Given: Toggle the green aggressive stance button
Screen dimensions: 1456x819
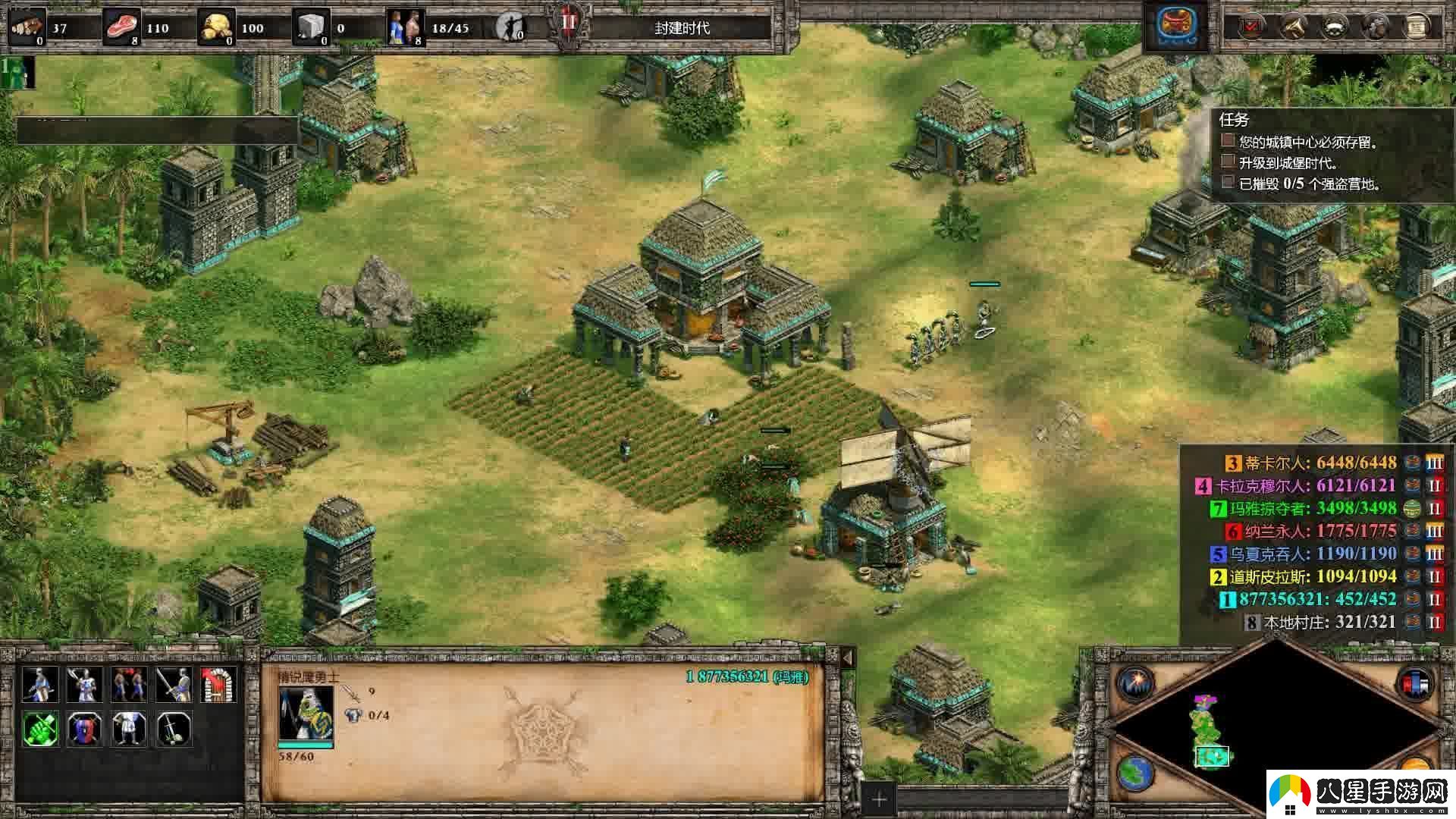Looking at the screenshot, I should coord(39,729).
